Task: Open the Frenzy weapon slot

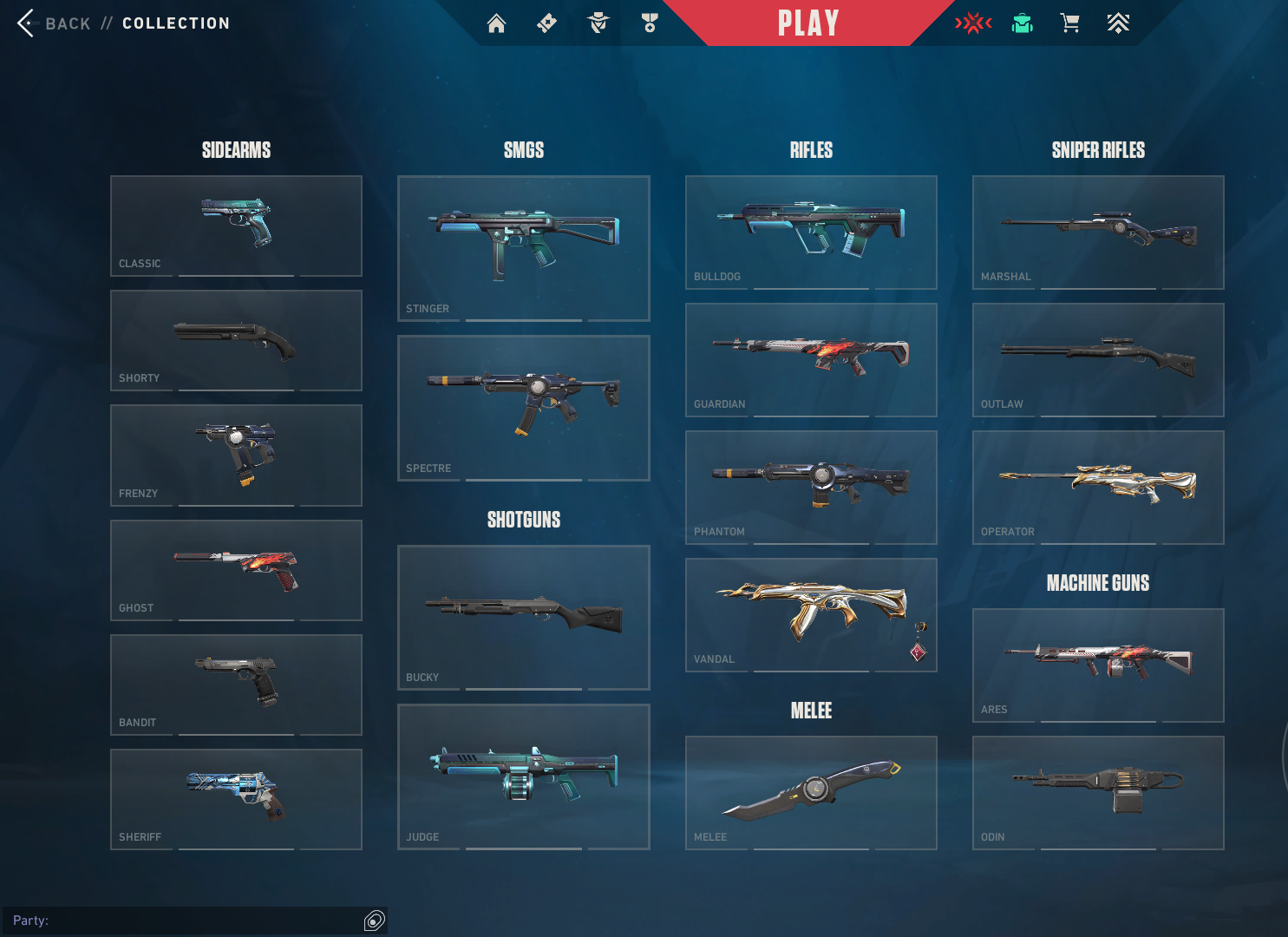Action: click(x=236, y=455)
